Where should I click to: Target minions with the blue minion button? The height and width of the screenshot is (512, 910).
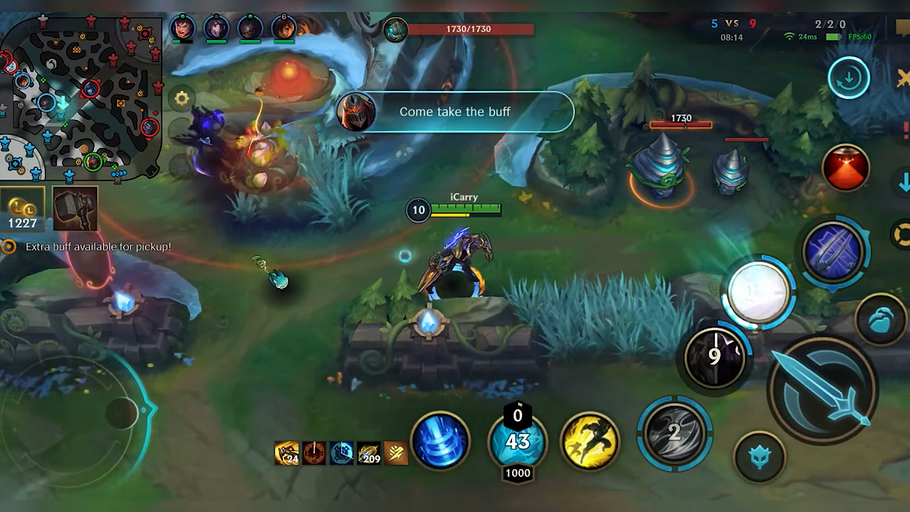click(x=759, y=457)
